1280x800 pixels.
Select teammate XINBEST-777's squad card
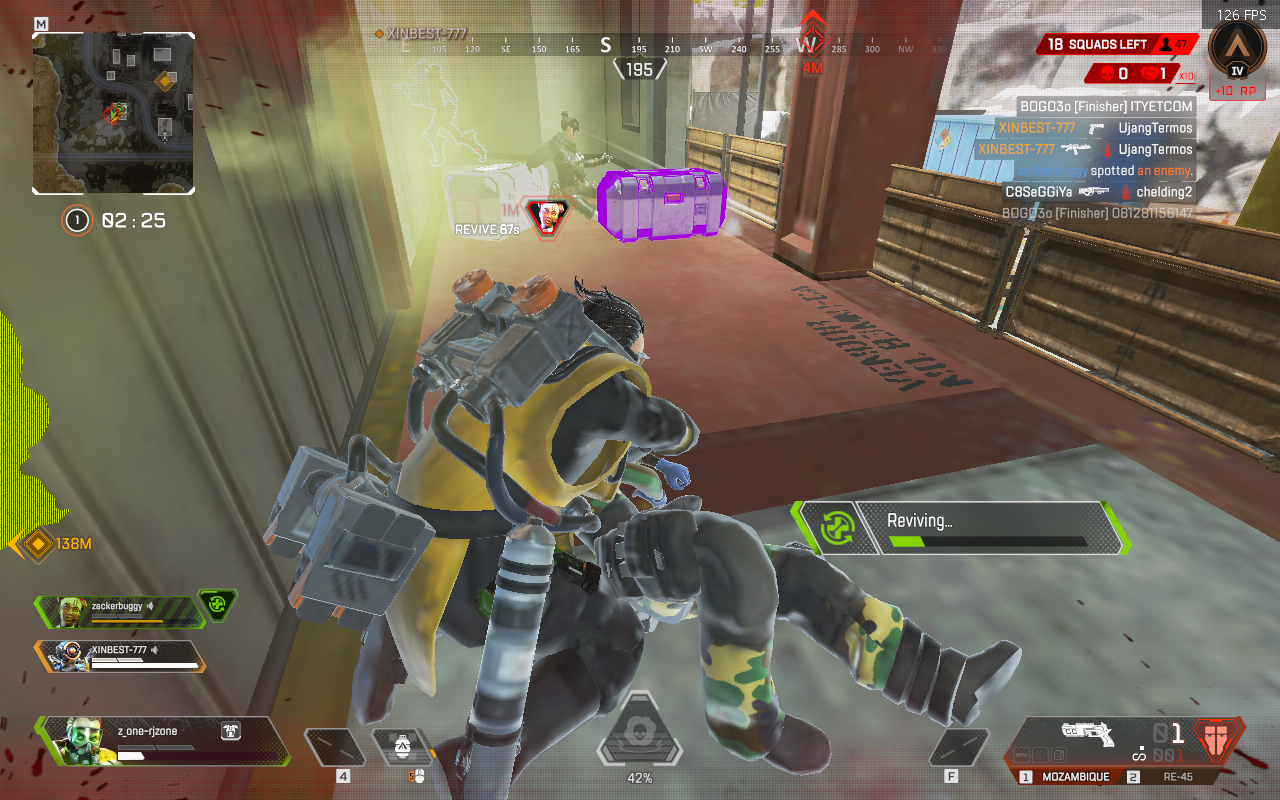[120, 655]
